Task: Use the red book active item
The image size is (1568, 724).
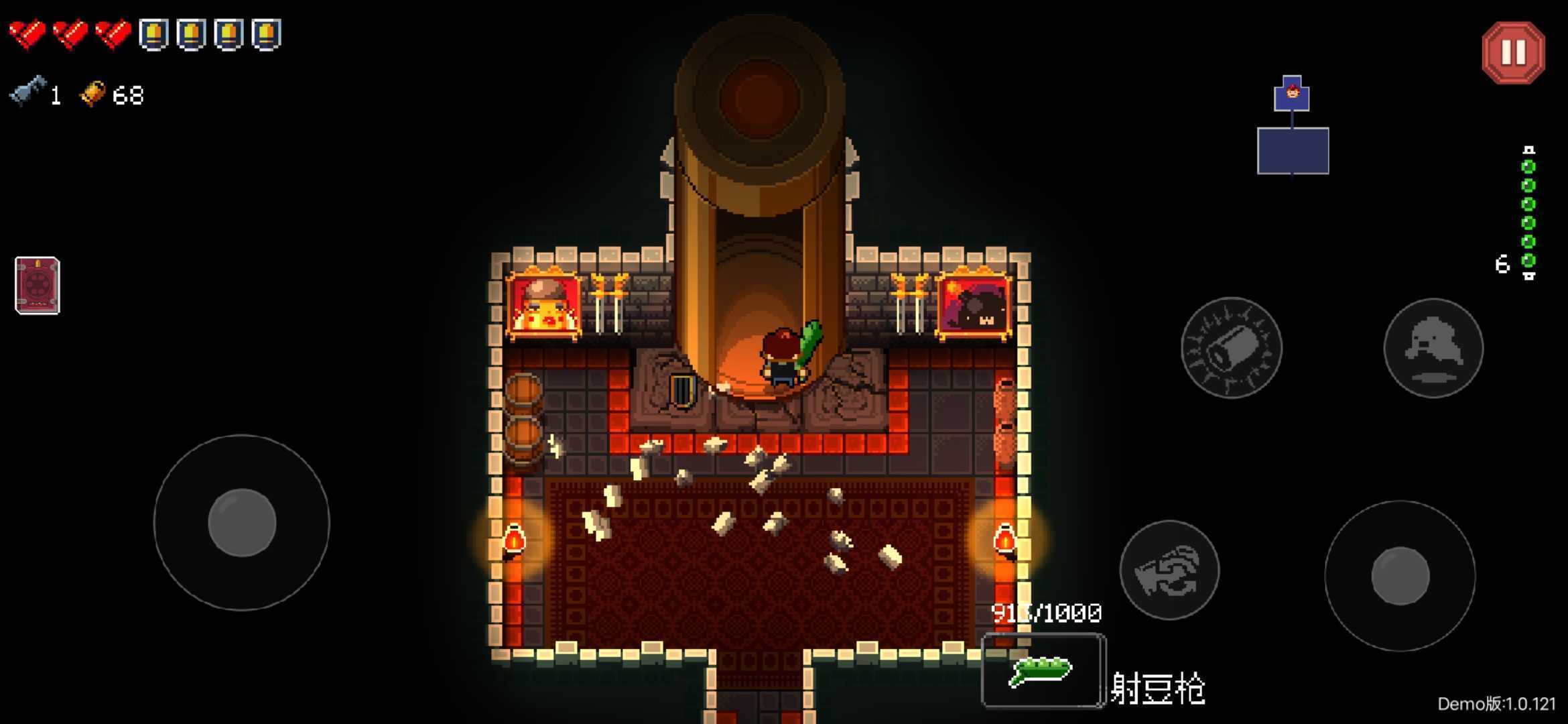Action: [38, 286]
